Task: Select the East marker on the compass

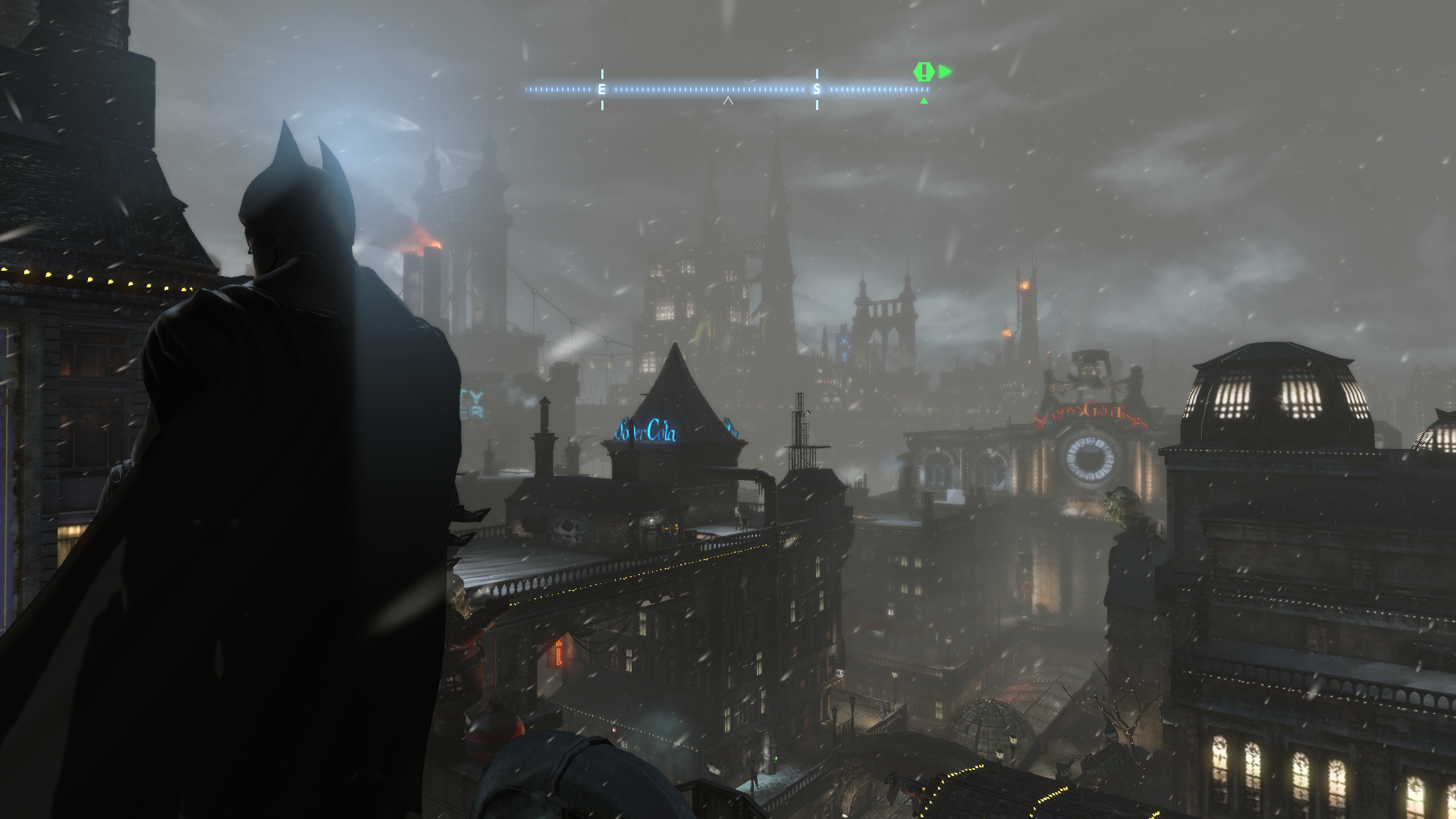Action: coord(602,89)
